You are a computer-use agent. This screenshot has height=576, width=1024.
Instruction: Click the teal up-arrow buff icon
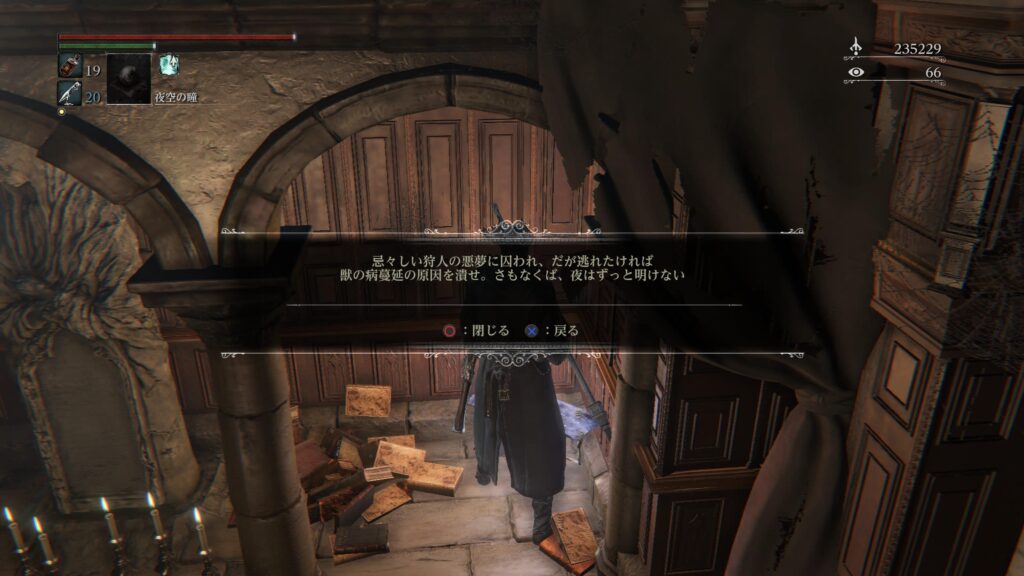(168, 64)
